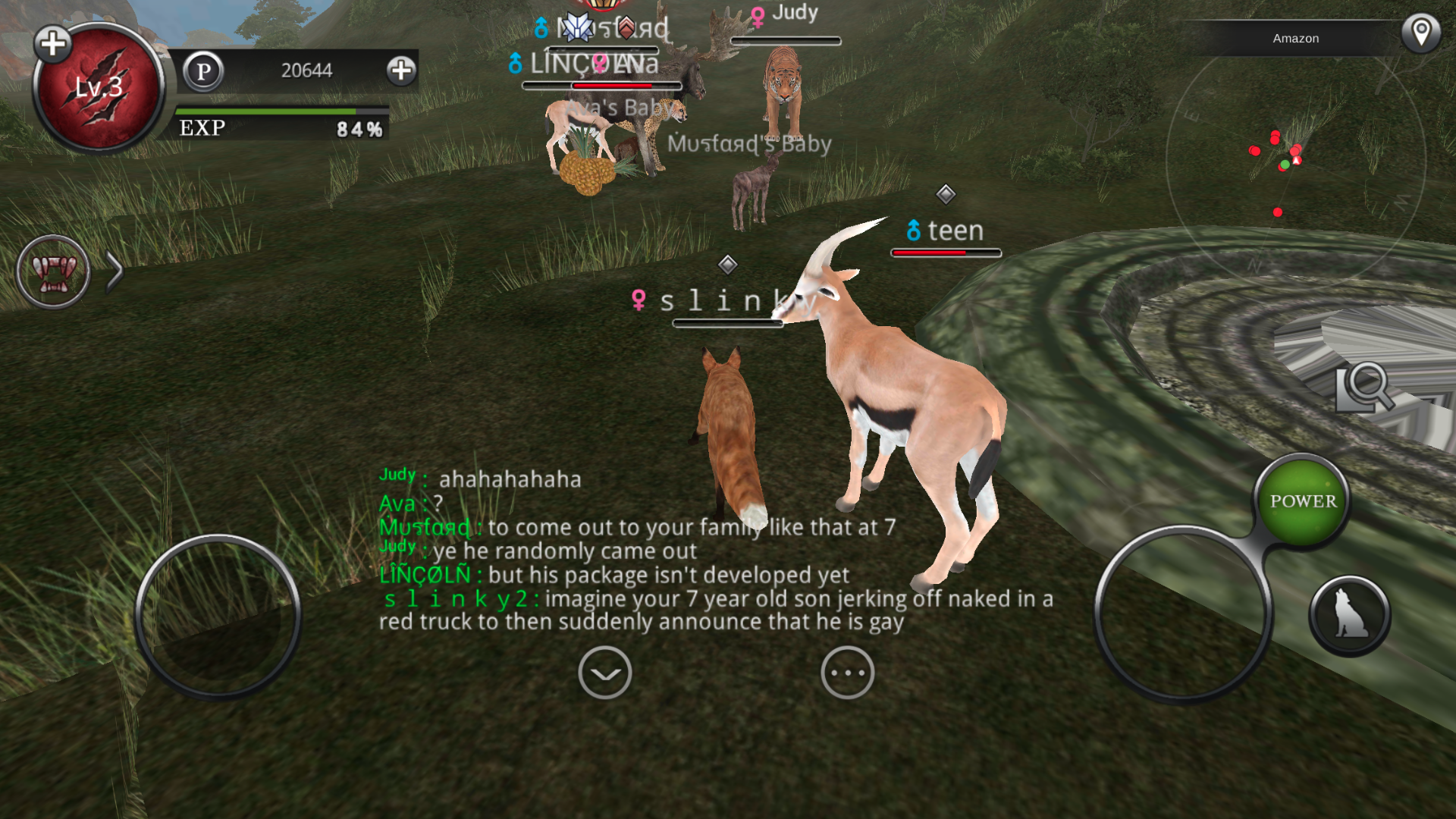The width and height of the screenshot is (1456, 819).
Task: Open the P points currency icon
Action: (203, 71)
